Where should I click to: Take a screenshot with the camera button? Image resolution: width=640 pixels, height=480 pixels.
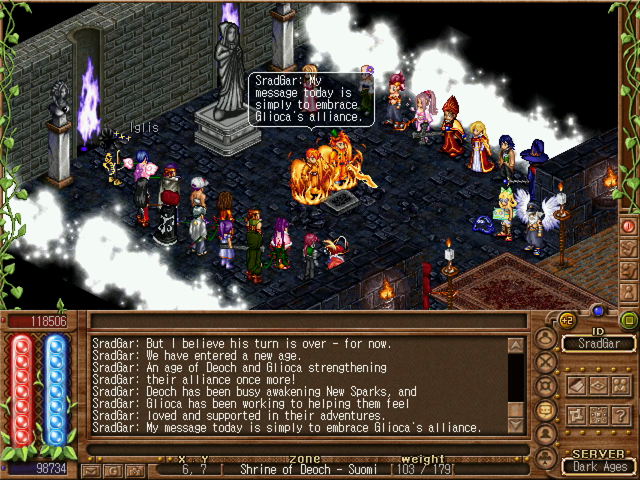coord(133,470)
